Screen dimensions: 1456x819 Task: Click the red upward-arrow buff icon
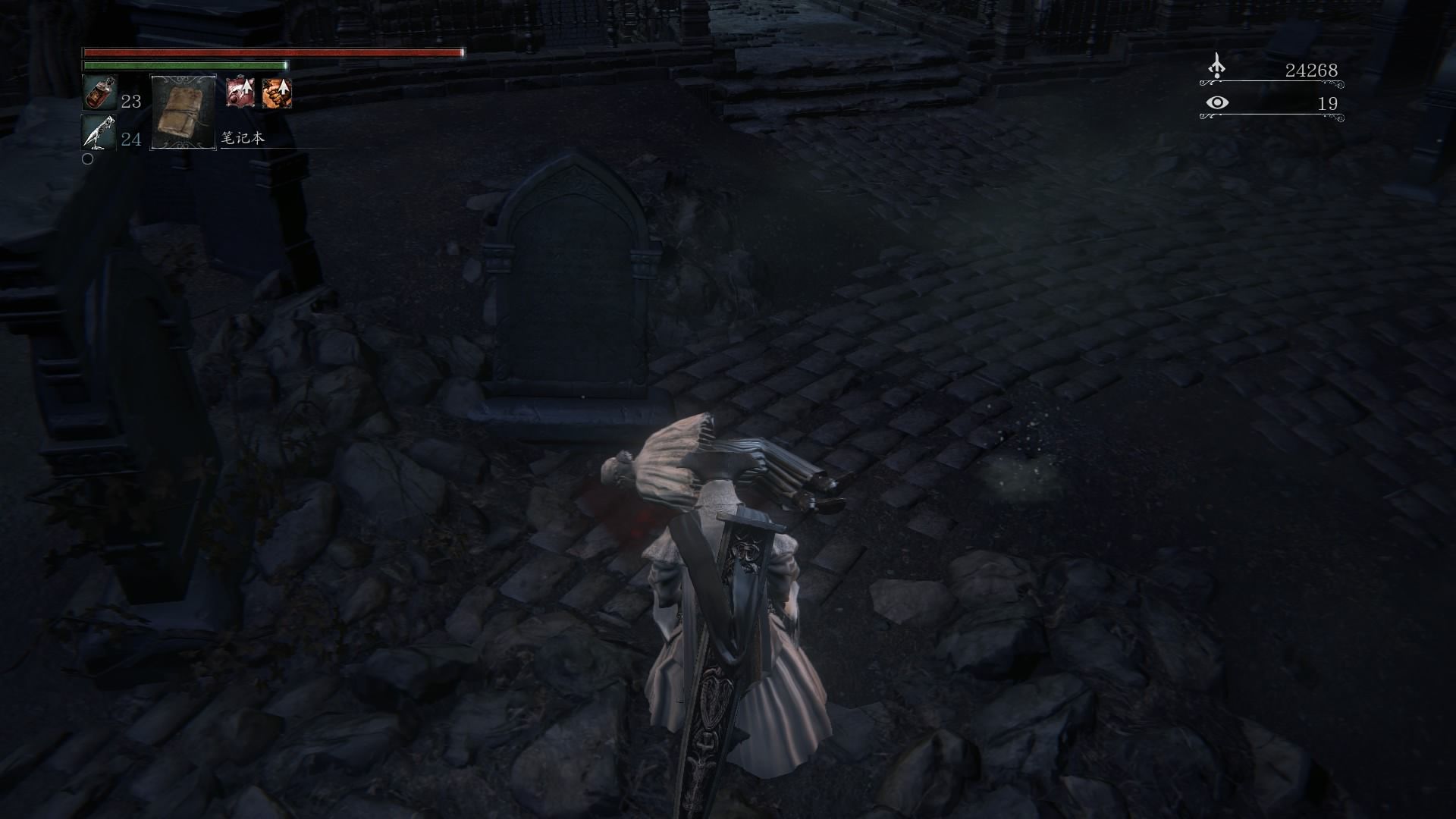240,93
